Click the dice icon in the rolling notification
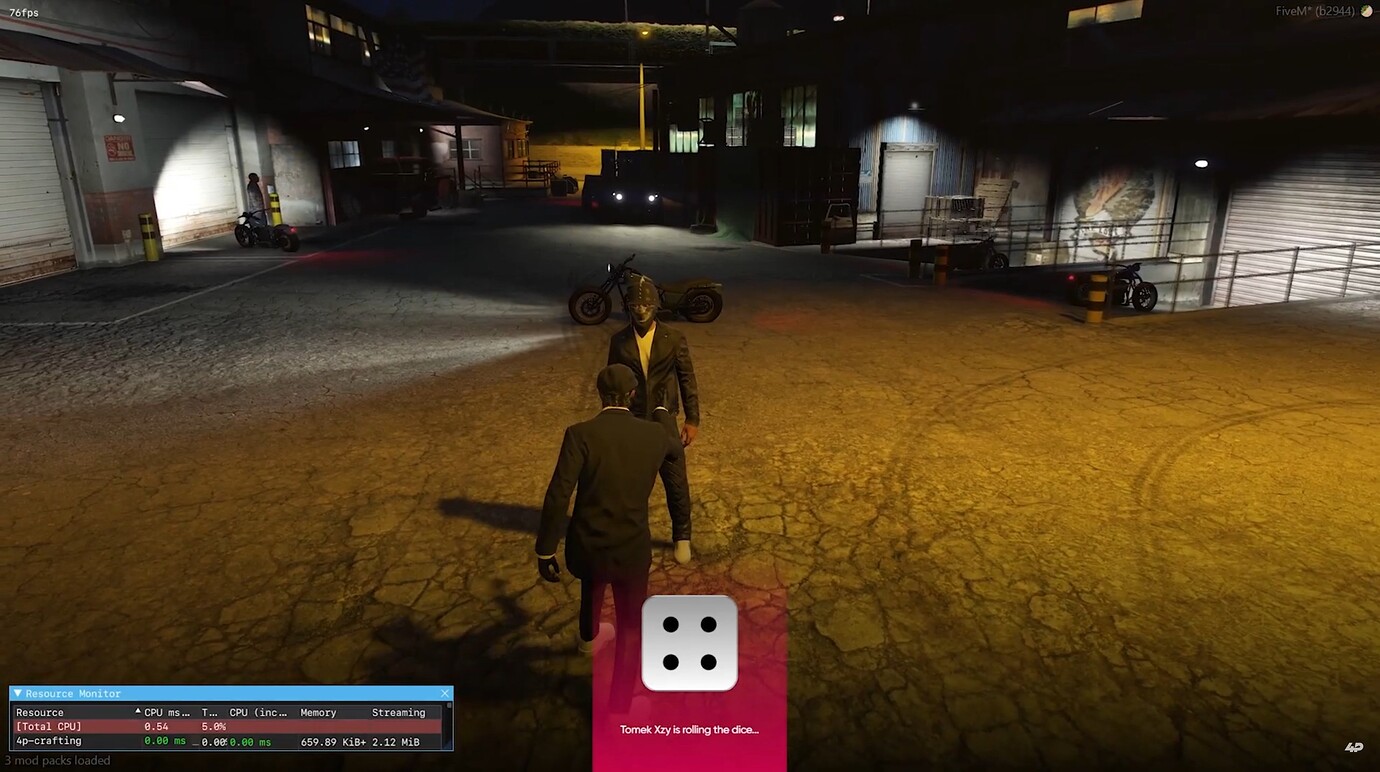 click(689, 640)
